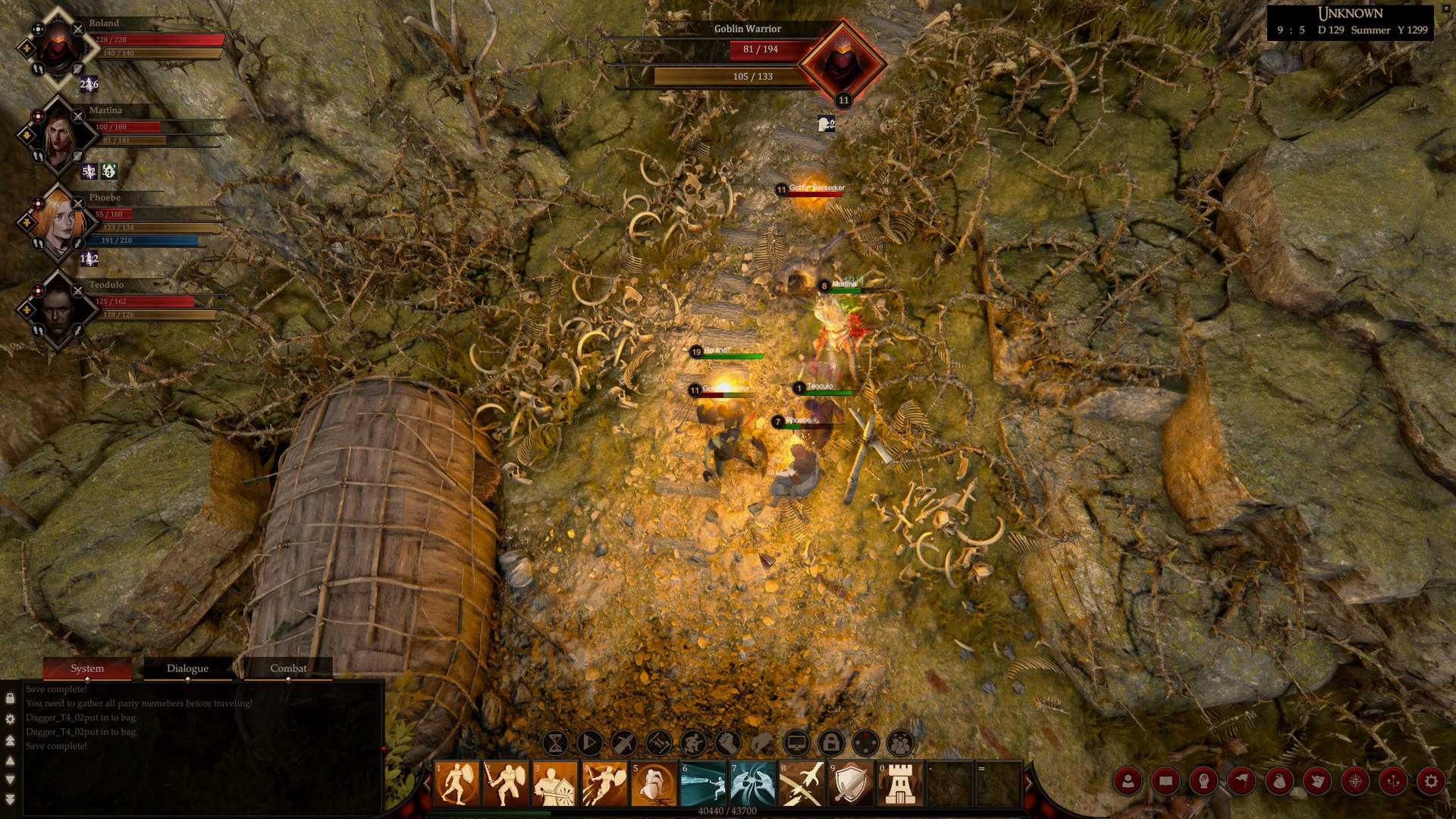The width and height of the screenshot is (1456, 819).
Task: Open the character sheet icon
Action: [1128, 783]
